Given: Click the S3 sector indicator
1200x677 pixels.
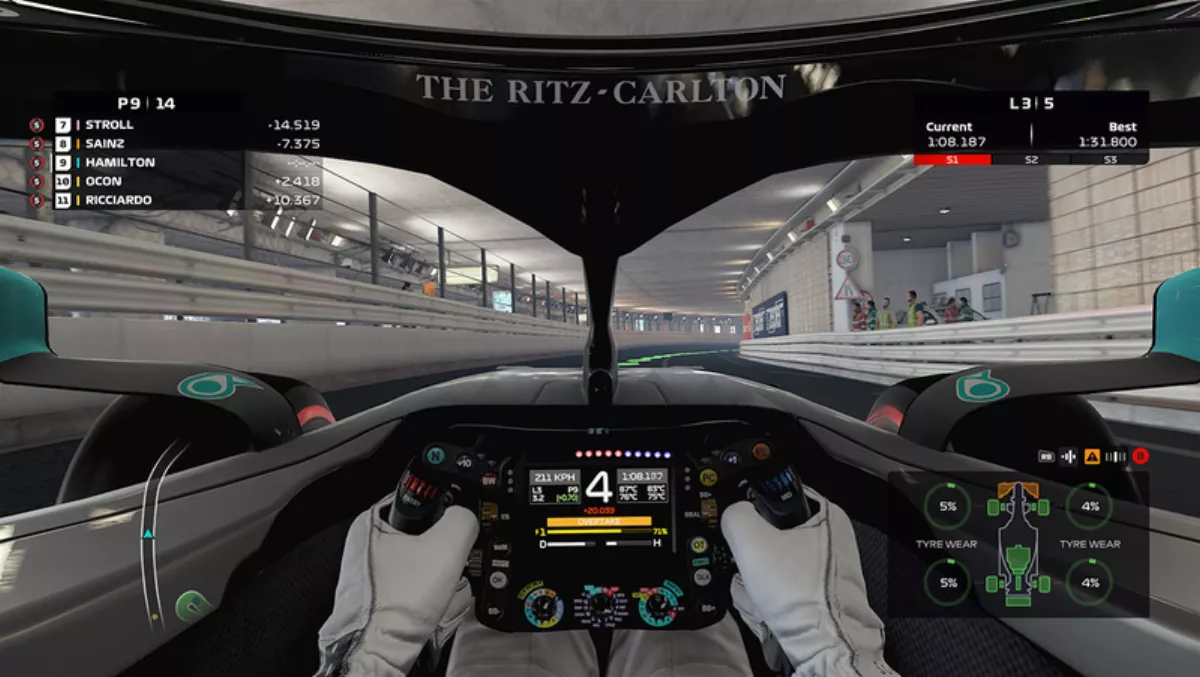Looking at the screenshot, I should pyautogui.click(x=1110, y=160).
